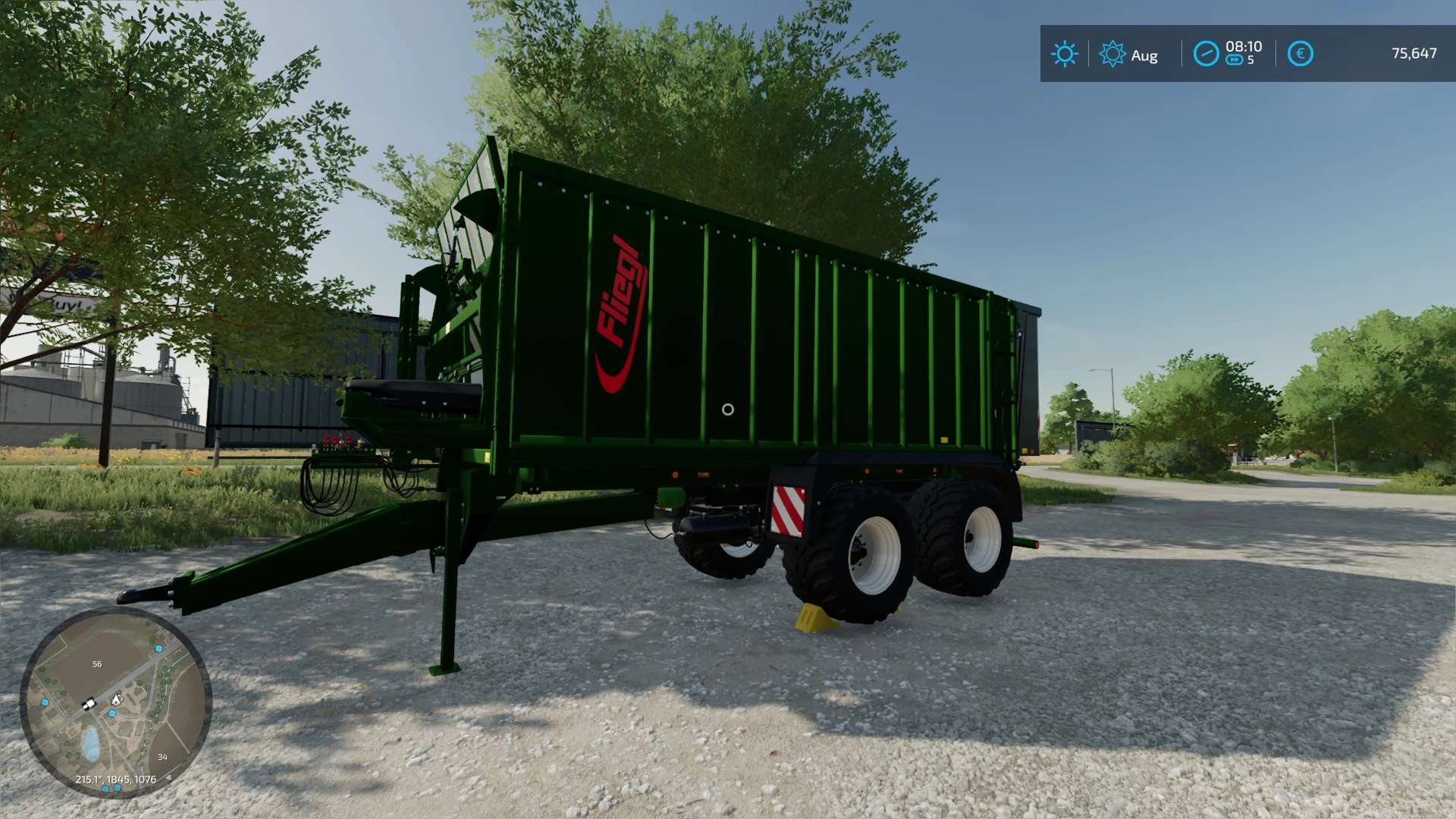The height and width of the screenshot is (819, 1456).
Task: Click the game clock icon
Action: [1206, 54]
